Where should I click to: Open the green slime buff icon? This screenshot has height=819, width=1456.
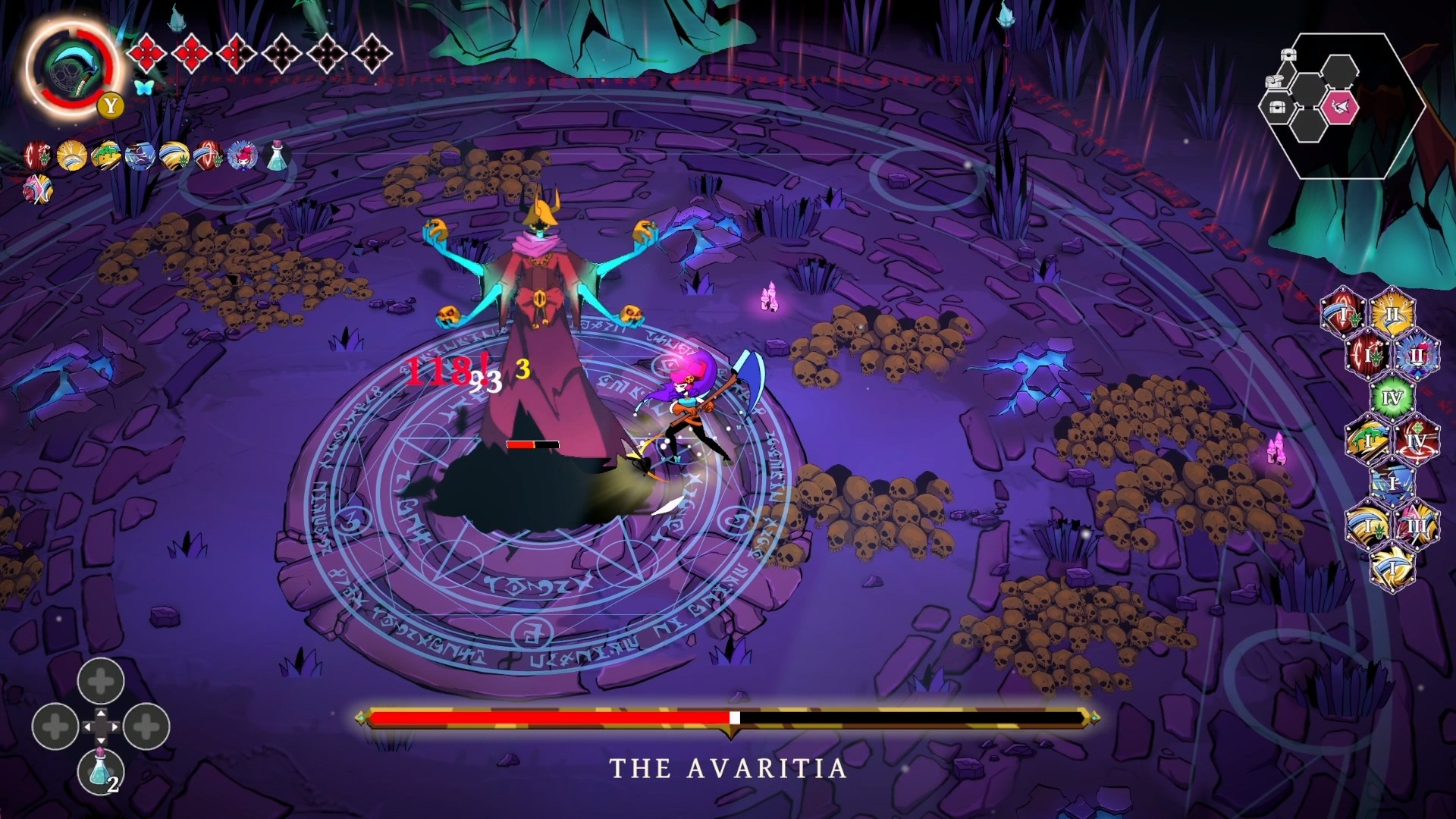[x=108, y=156]
